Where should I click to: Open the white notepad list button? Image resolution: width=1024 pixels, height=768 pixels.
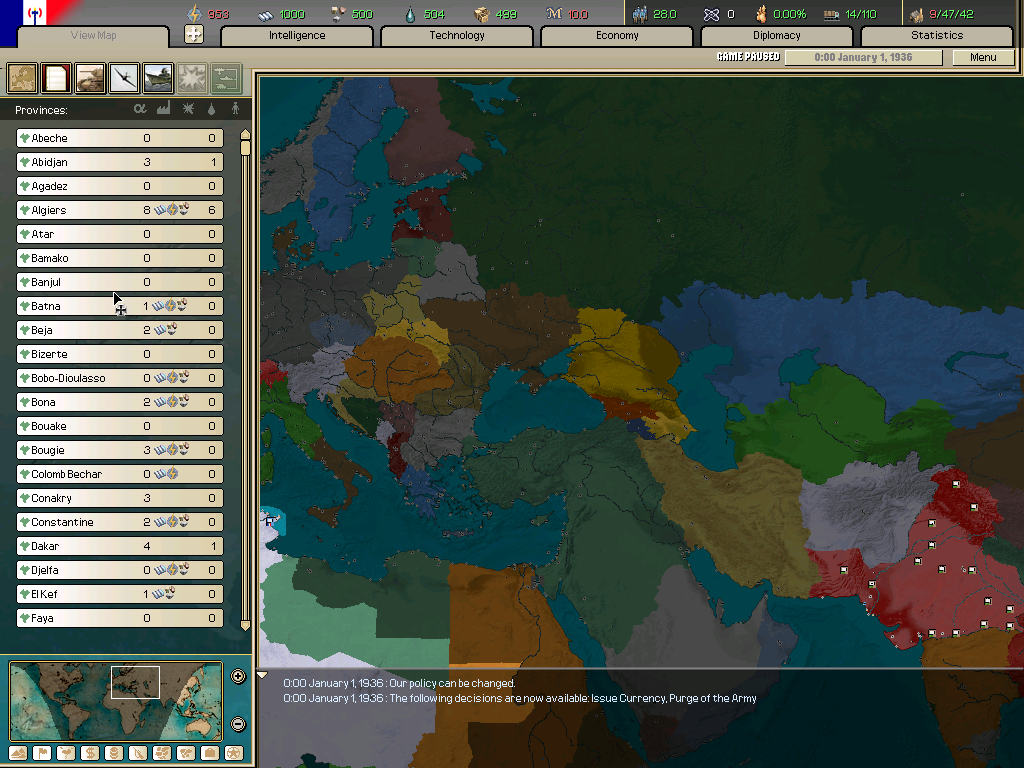[x=56, y=77]
